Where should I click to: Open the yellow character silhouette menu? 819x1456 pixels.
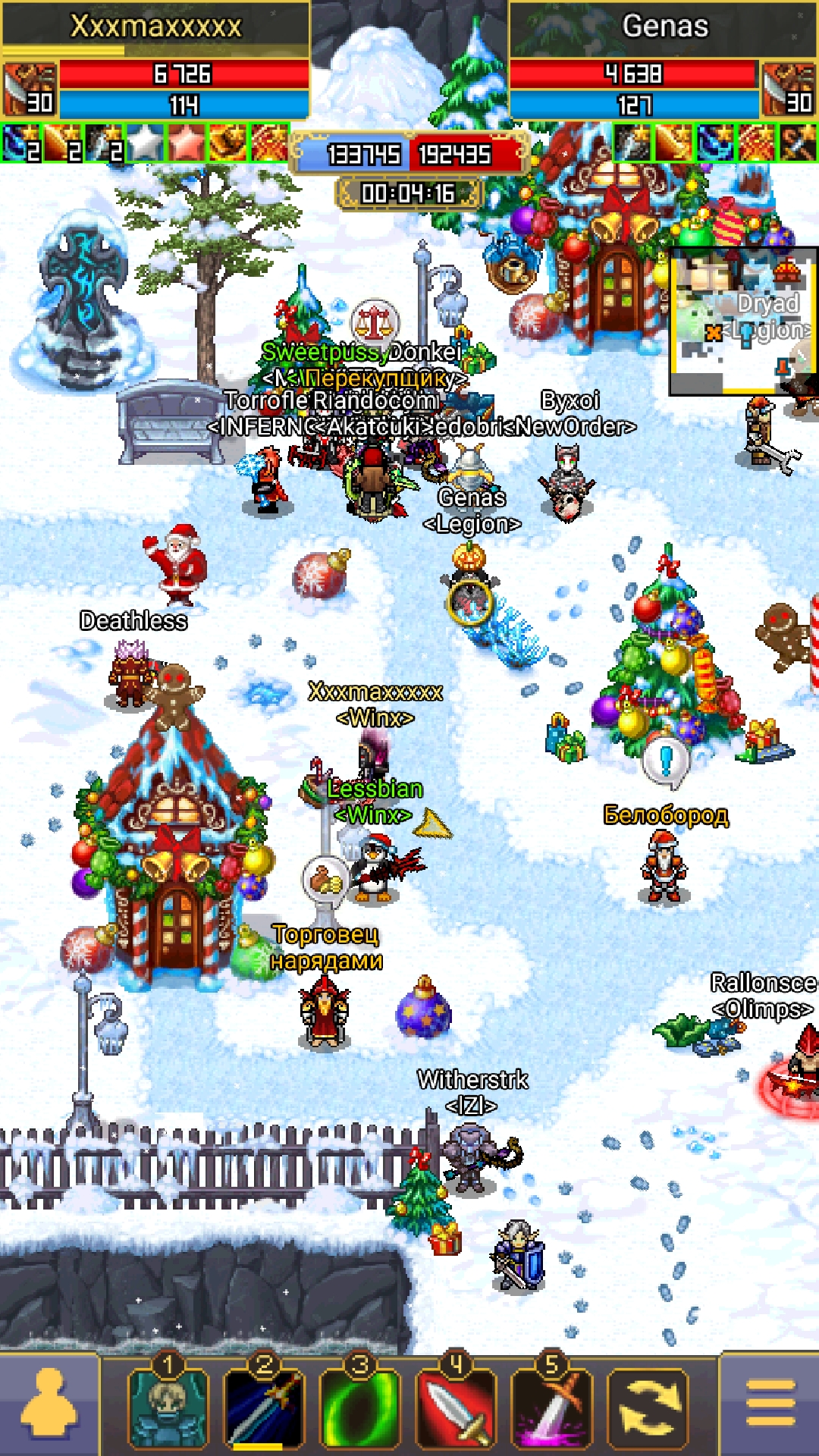coord(49,1404)
